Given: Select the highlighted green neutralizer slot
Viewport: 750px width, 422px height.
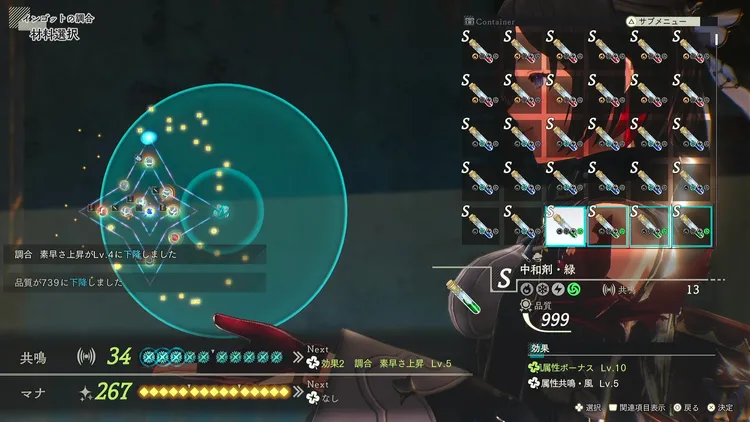Looking at the screenshot, I should (564, 225).
